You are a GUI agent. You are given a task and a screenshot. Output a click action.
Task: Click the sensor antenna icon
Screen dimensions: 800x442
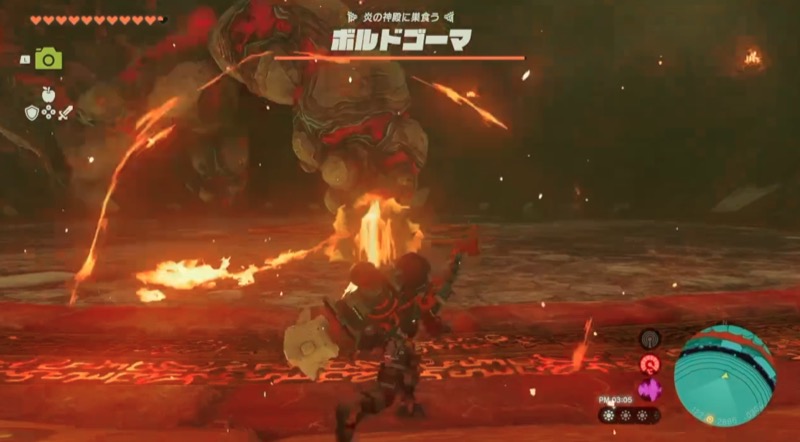pos(649,339)
